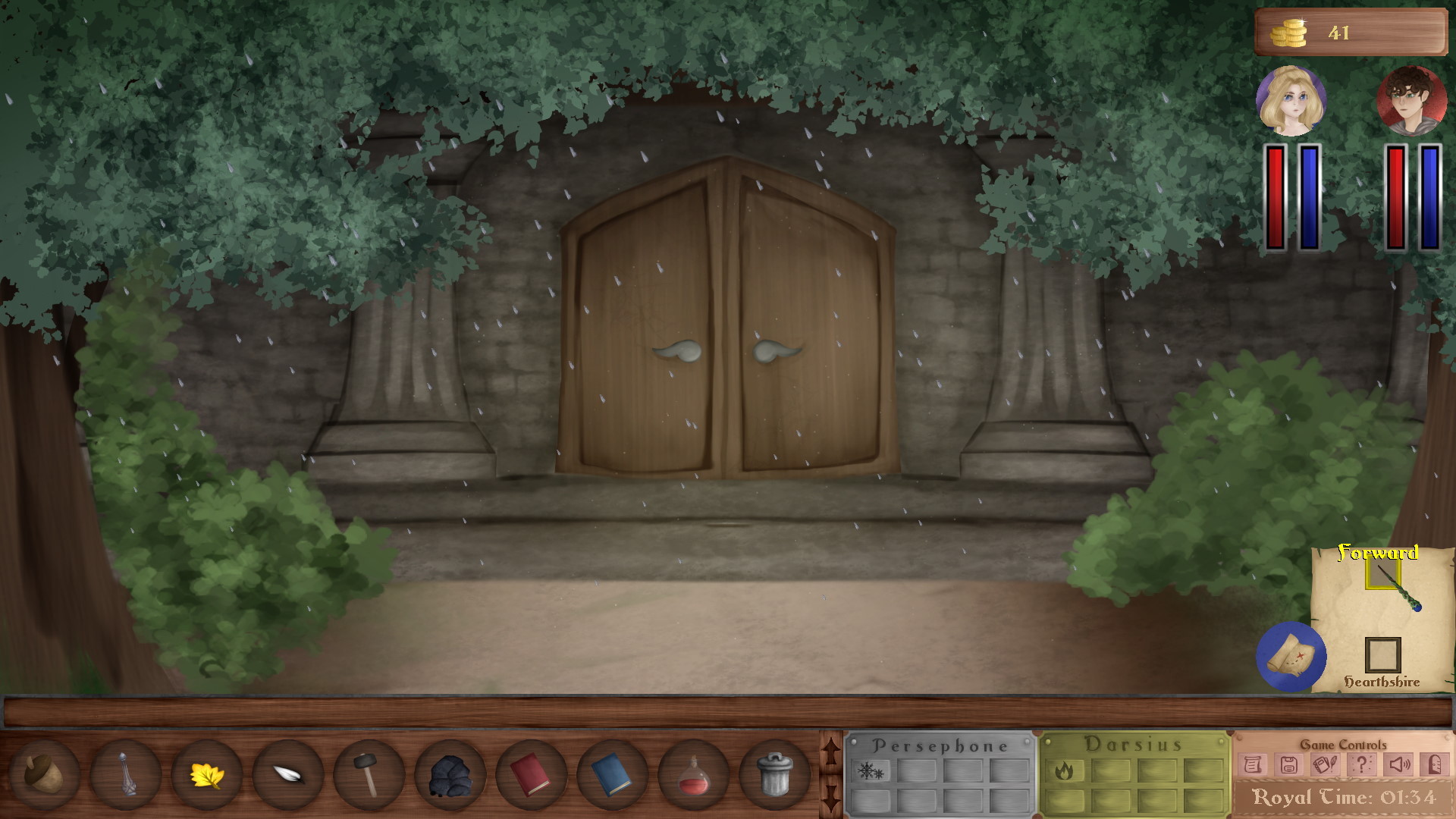
Task: Open the red book item
Action: click(532, 776)
